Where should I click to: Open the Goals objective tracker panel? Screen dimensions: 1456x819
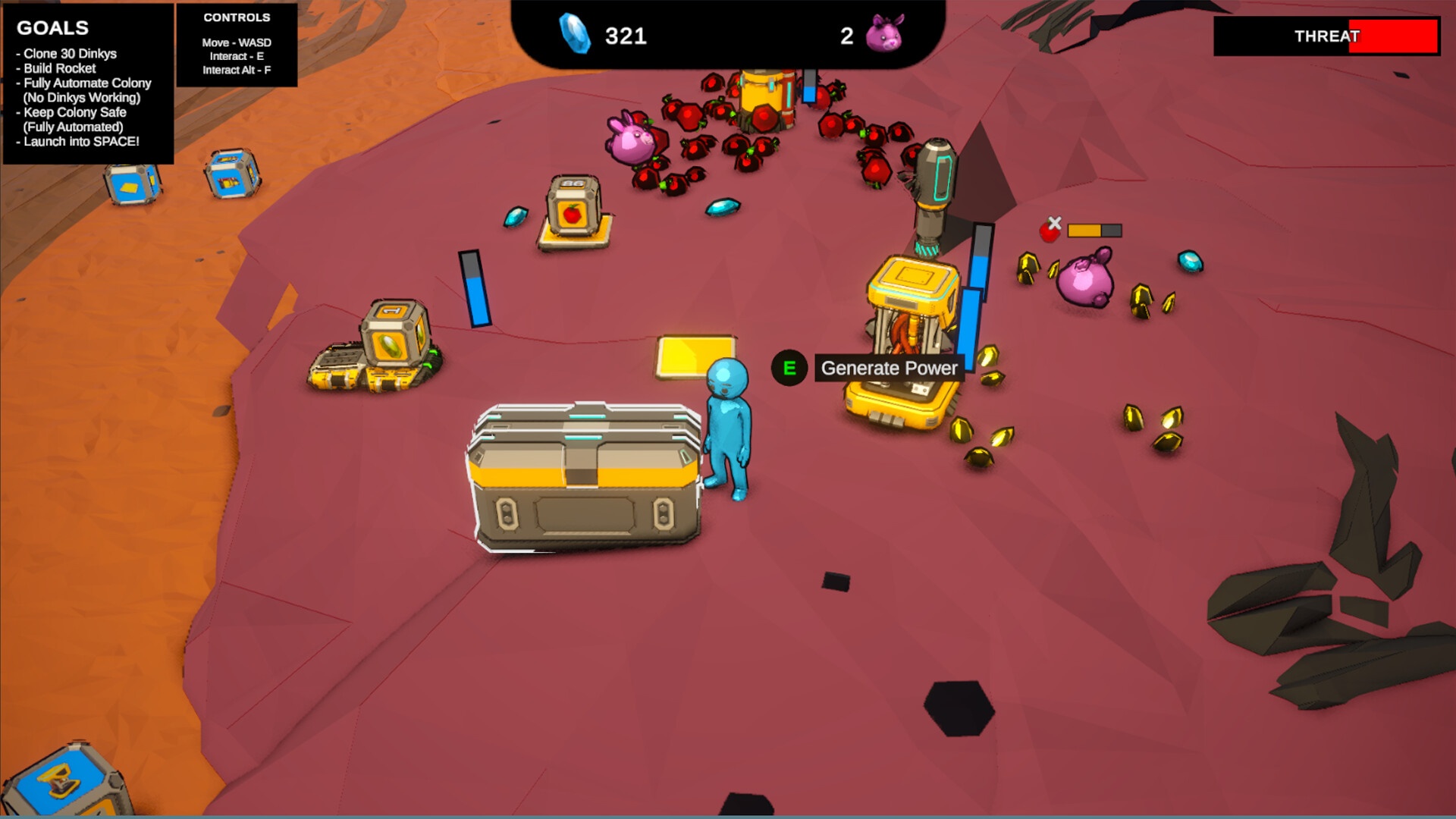88,83
